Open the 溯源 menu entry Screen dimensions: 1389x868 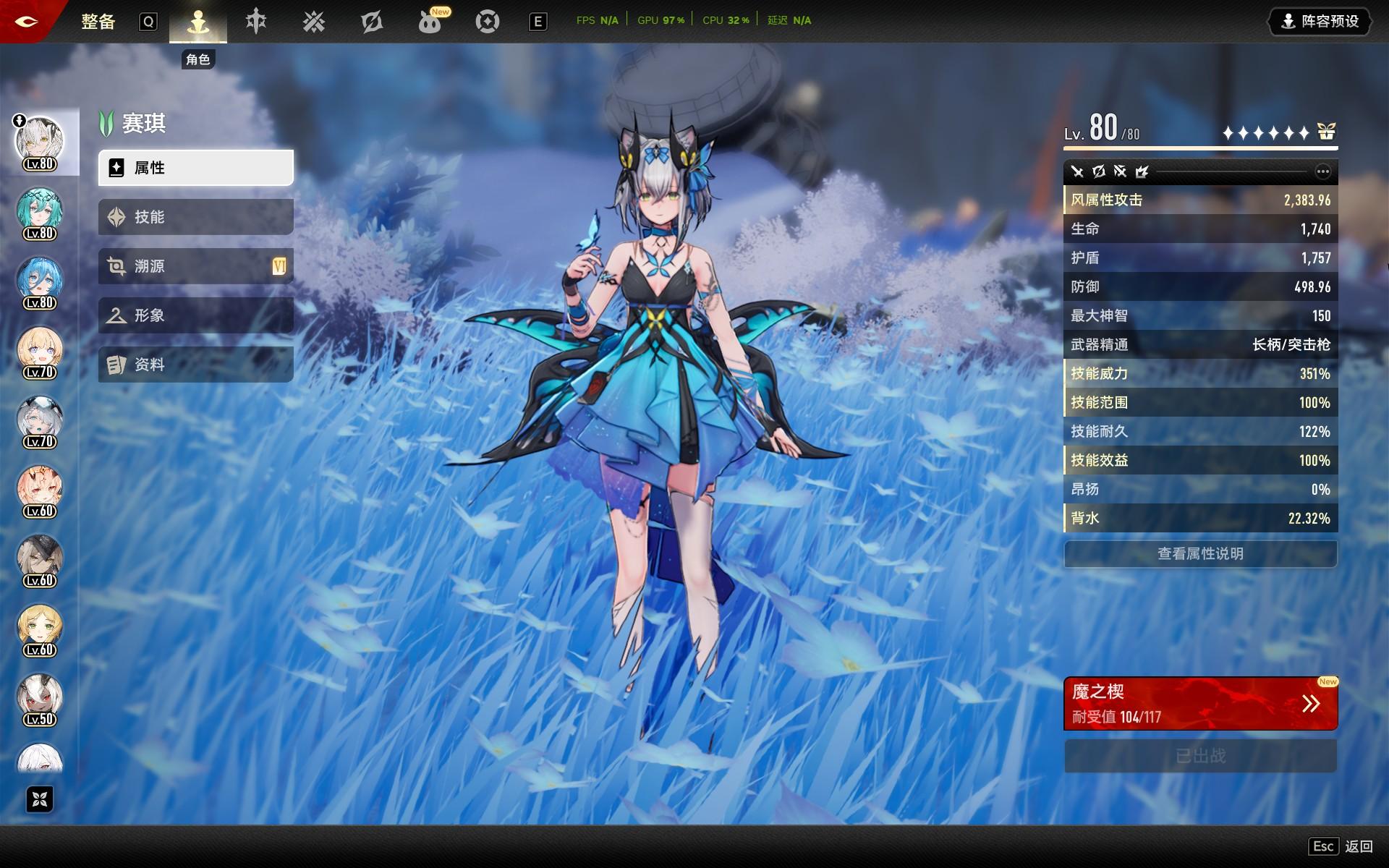pyautogui.click(x=195, y=266)
